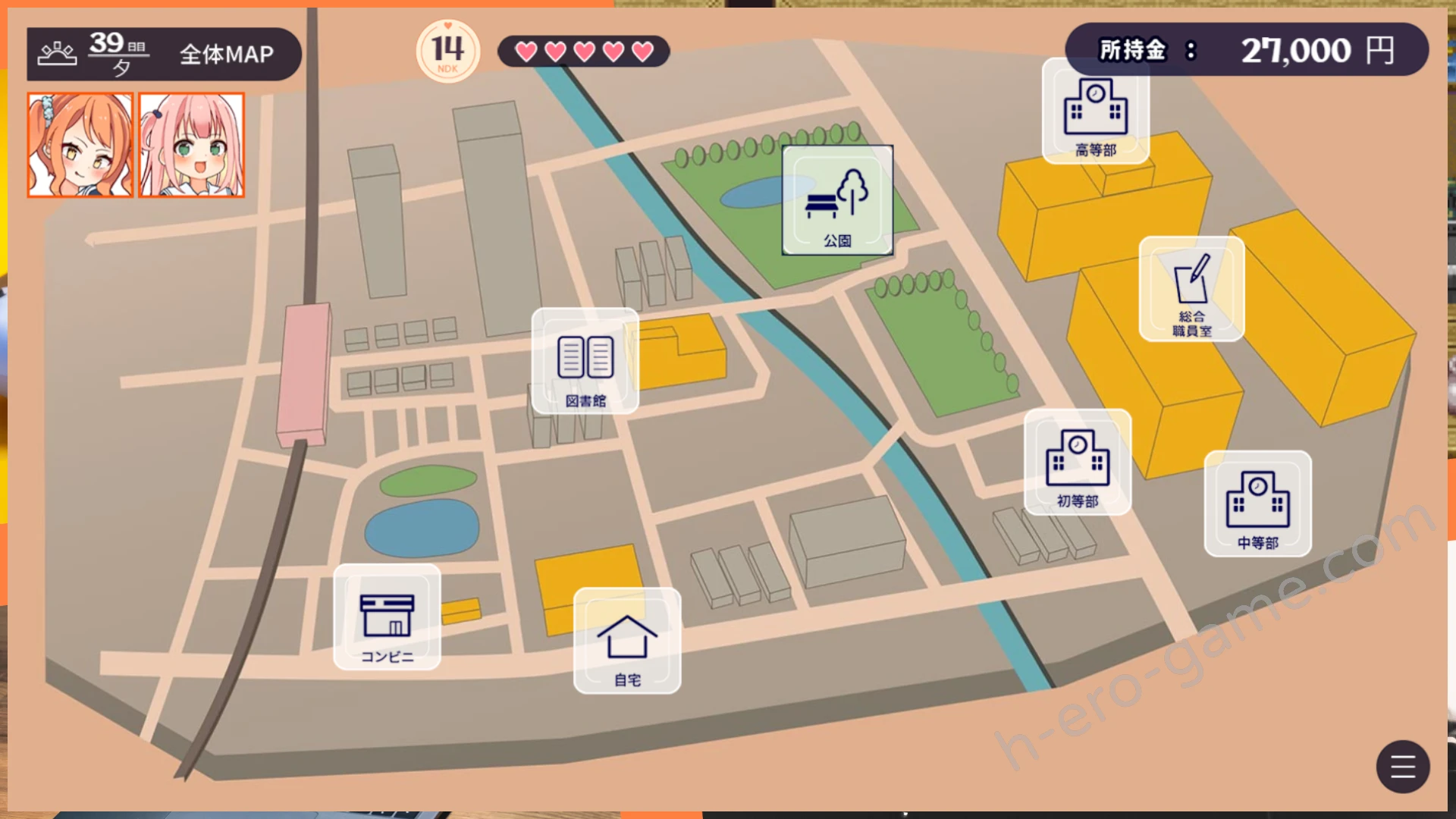The height and width of the screenshot is (819, 1456).
Task: Open the 総合職員室 staff room location
Action: point(1191,289)
